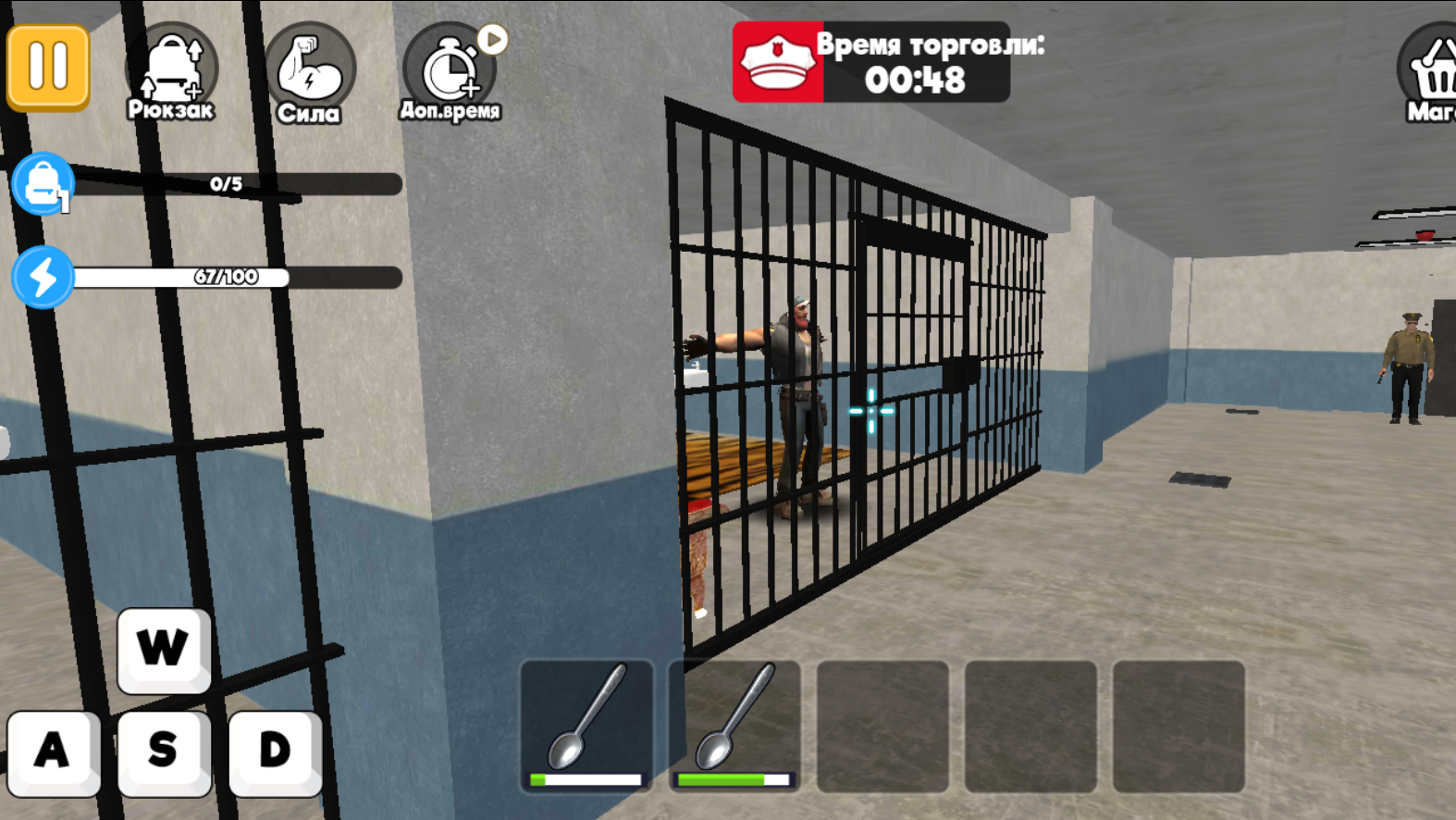The height and width of the screenshot is (820, 1456).
Task: Click an empty hotbar slot
Action: point(881,727)
